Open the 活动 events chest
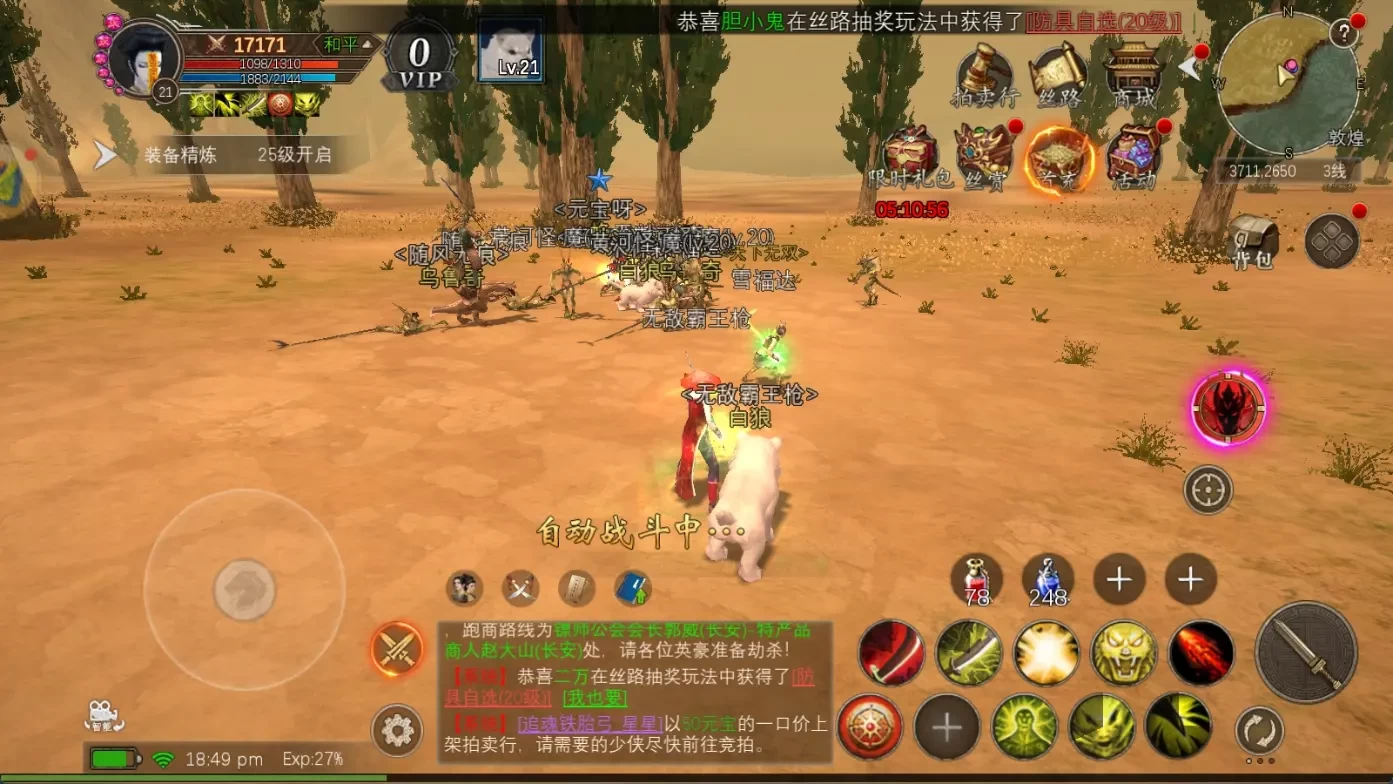The height and width of the screenshot is (784, 1393). [x=1134, y=158]
